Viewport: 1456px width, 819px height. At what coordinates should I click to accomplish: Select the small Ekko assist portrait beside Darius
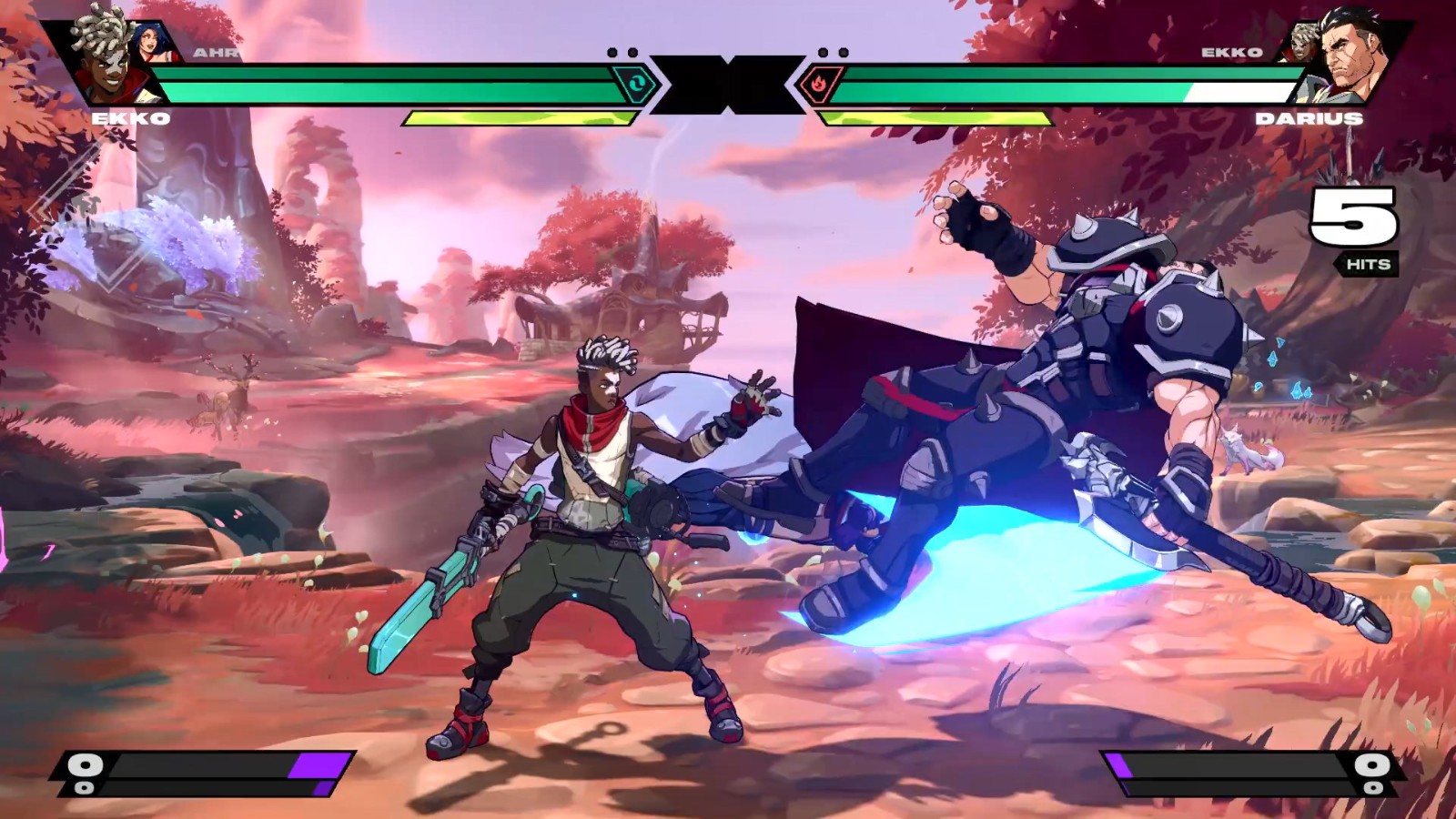click(1300, 43)
